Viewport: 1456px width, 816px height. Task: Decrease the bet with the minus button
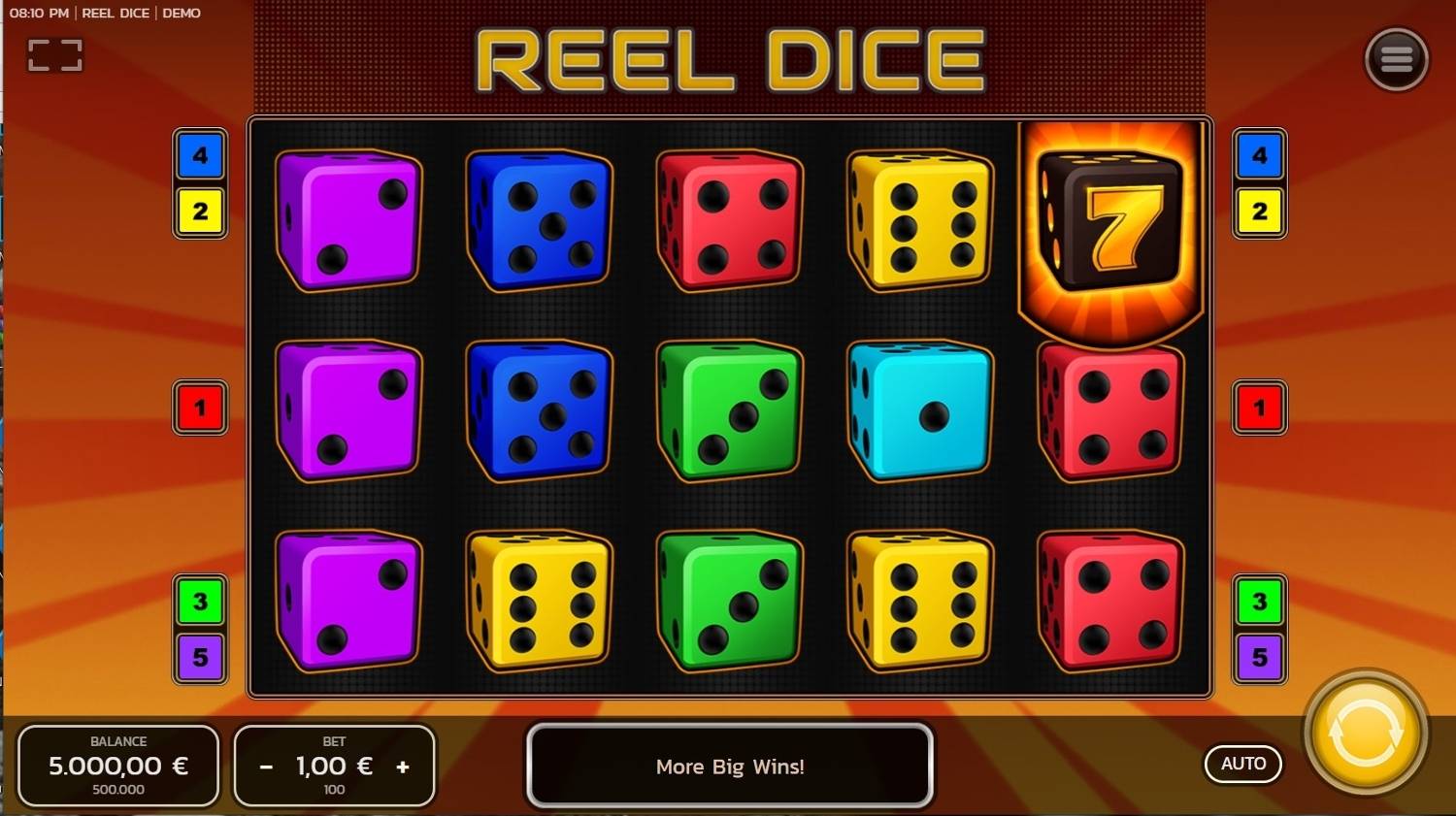pyautogui.click(x=266, y=767)
